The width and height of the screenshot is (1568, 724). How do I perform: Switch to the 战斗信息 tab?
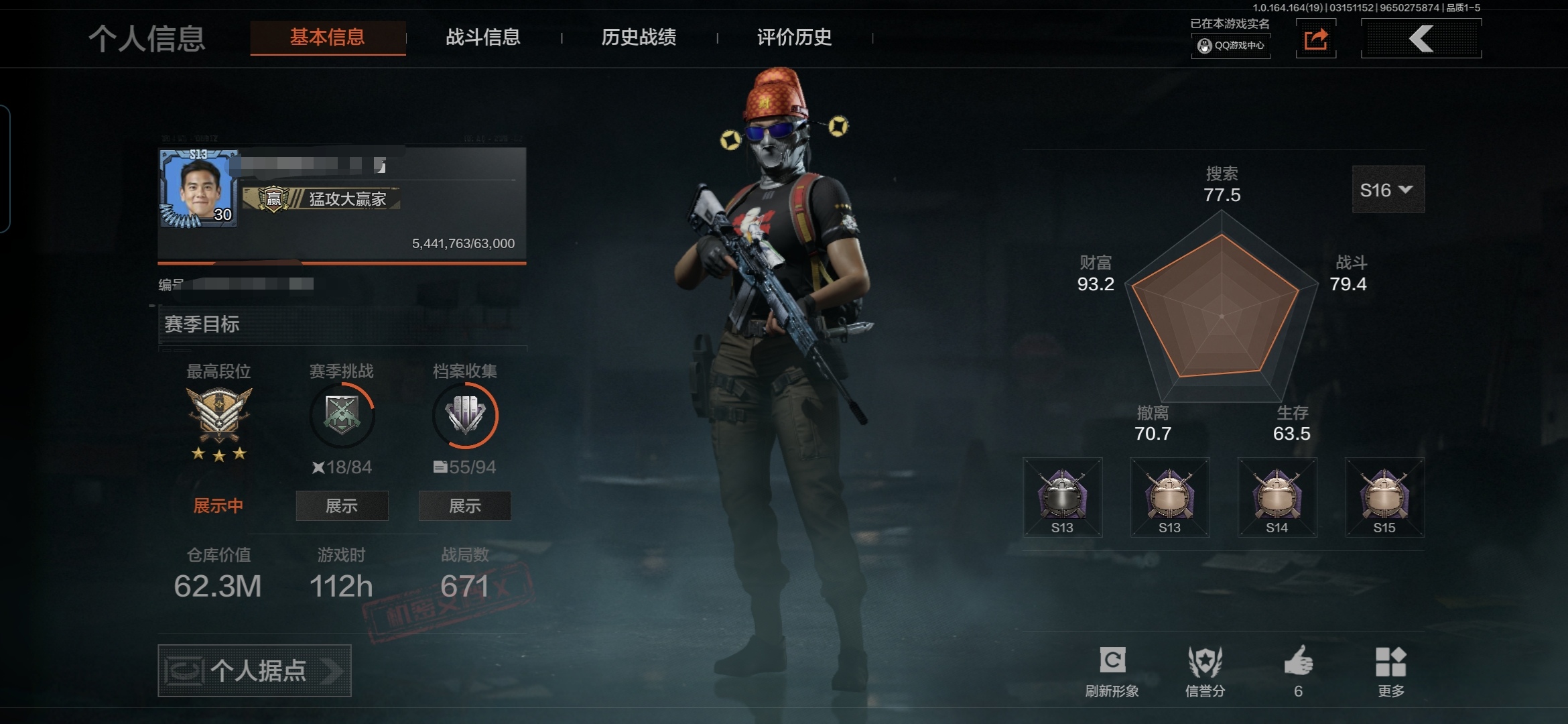pos(483,38)
